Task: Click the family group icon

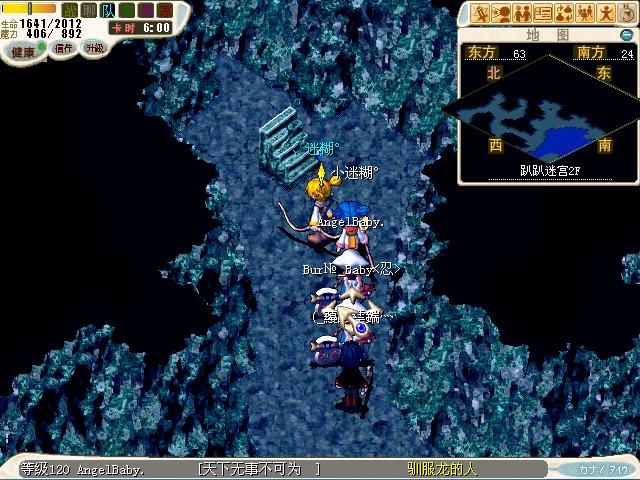Action: 585,13
